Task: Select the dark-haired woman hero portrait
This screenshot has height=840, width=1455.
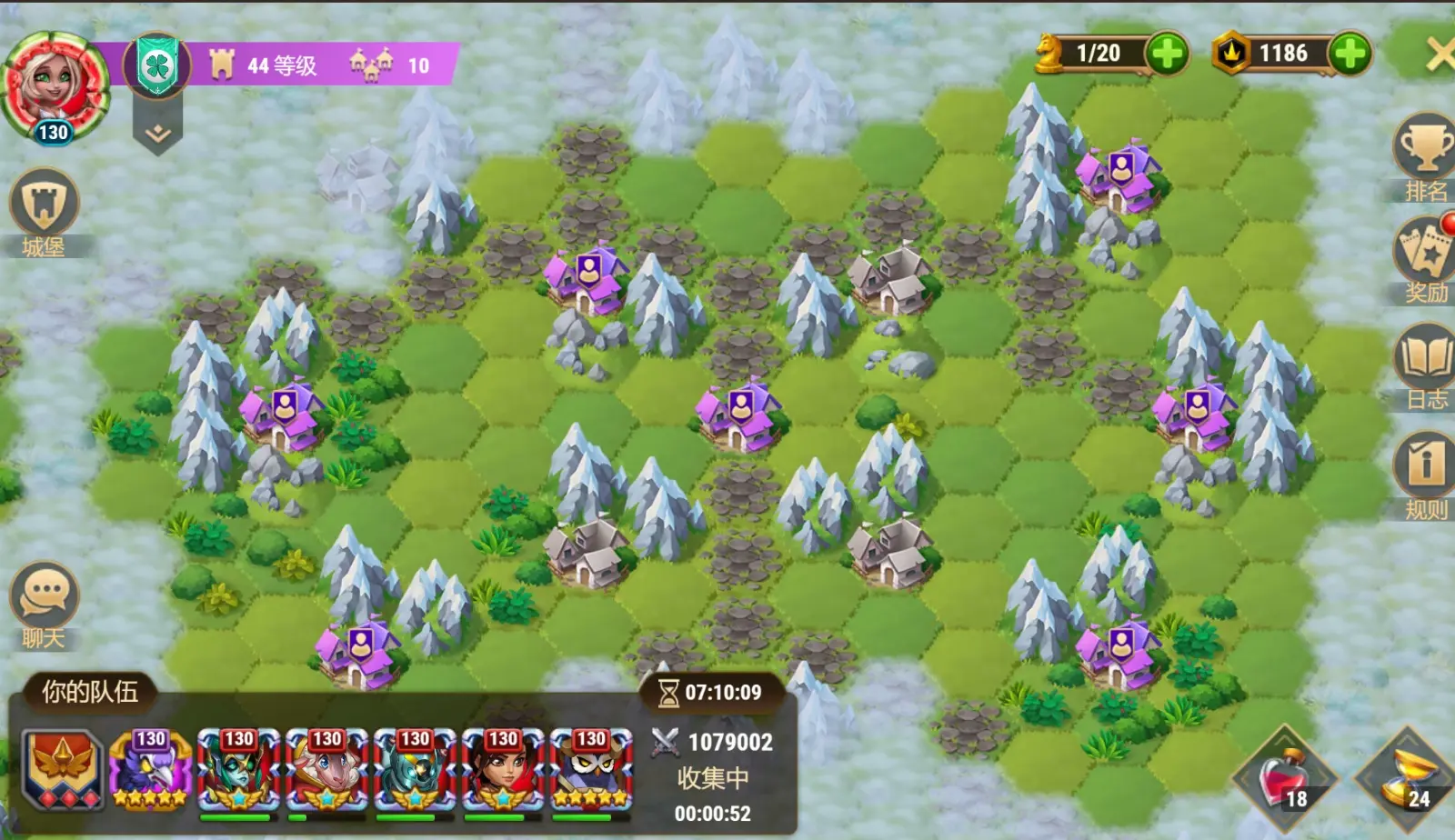Action: (503, 769)
